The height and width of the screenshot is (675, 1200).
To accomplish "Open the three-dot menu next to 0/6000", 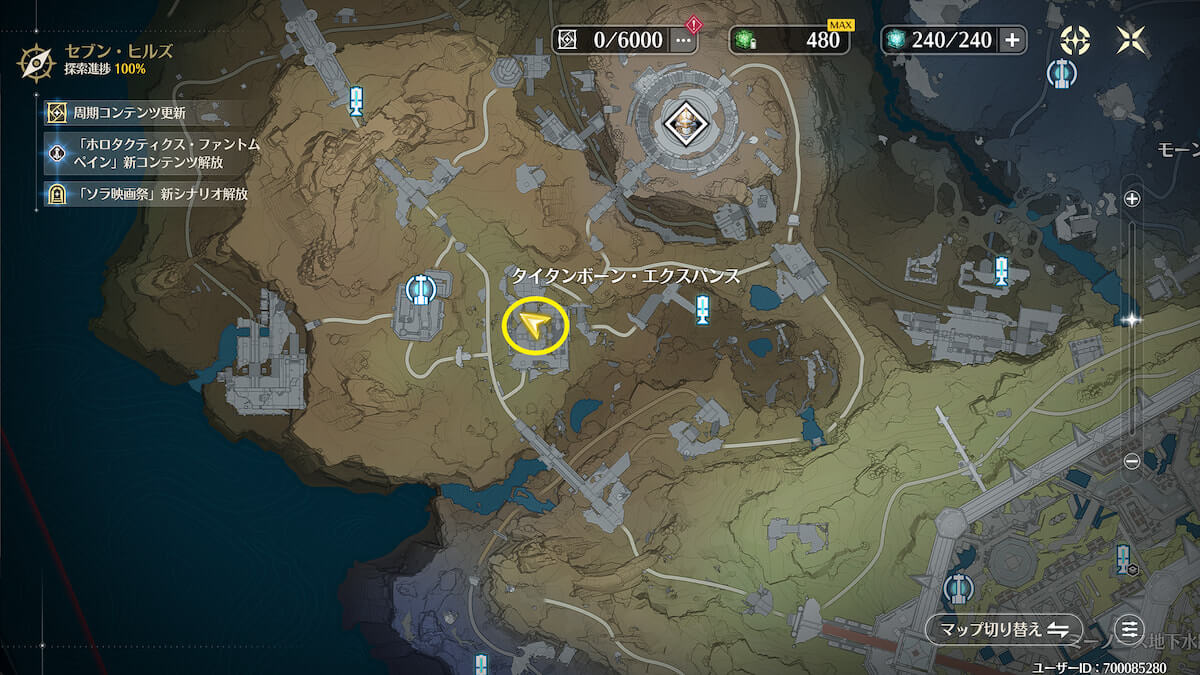I will [x=683, y=40].
